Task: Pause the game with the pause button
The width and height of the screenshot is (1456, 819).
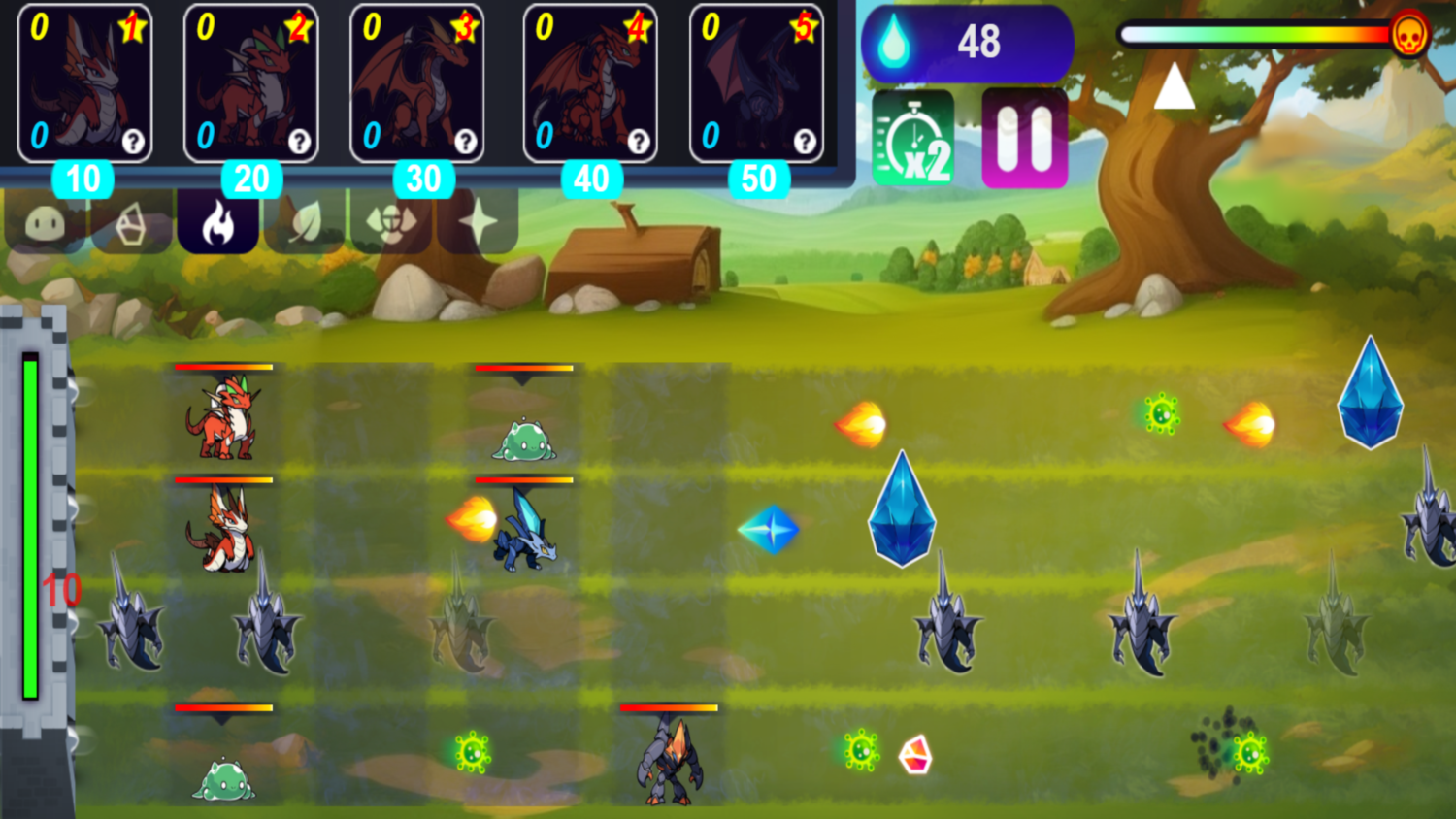Action: pyautogui.click(x=1024, y=136)
